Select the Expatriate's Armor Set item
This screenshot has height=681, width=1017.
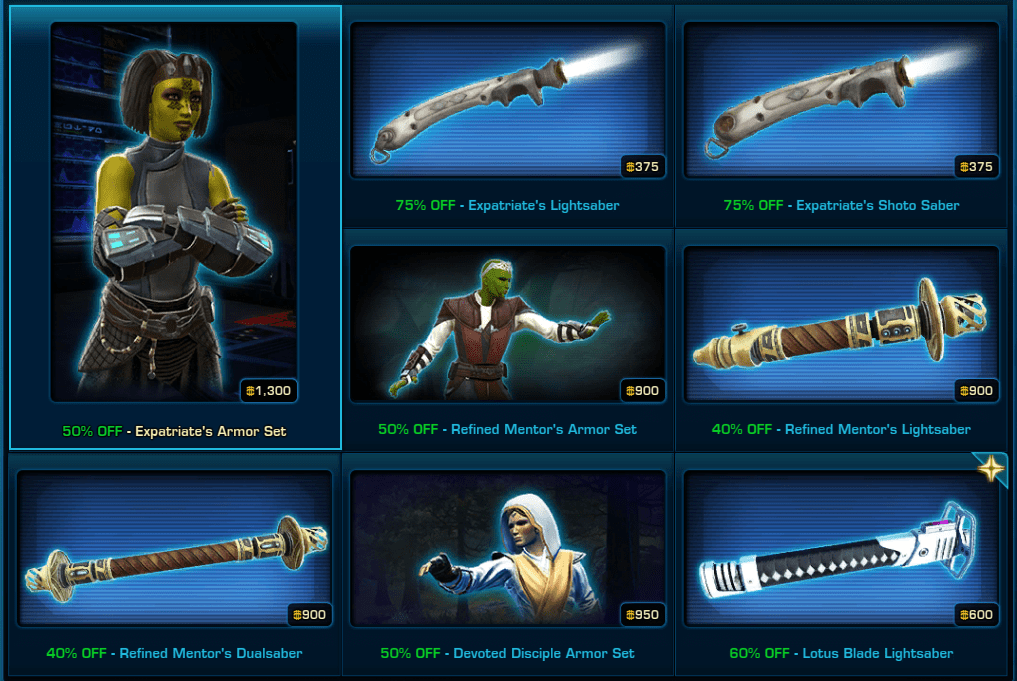tap(174, 212)
